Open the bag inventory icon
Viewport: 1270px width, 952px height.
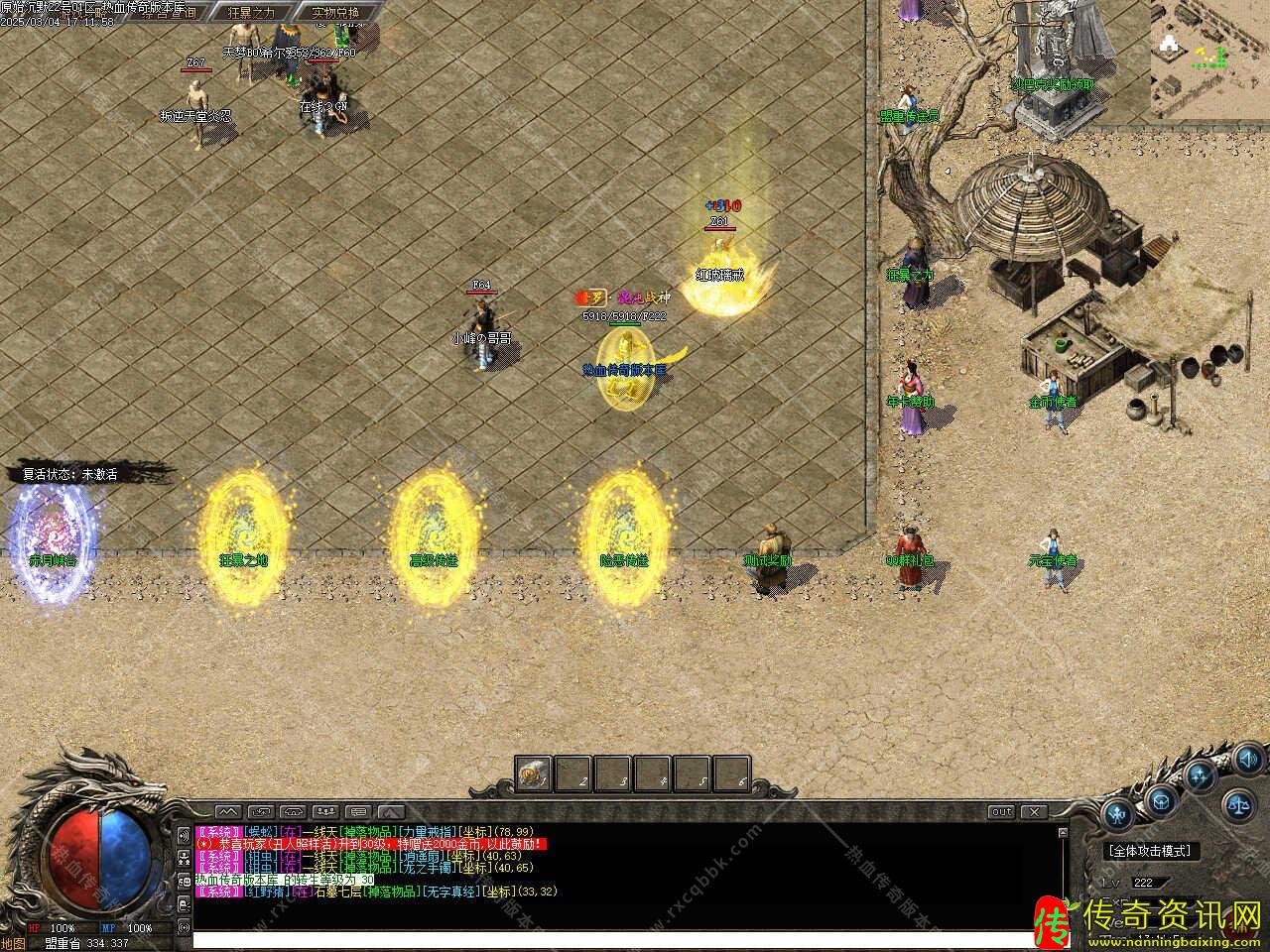[1163, 800]
